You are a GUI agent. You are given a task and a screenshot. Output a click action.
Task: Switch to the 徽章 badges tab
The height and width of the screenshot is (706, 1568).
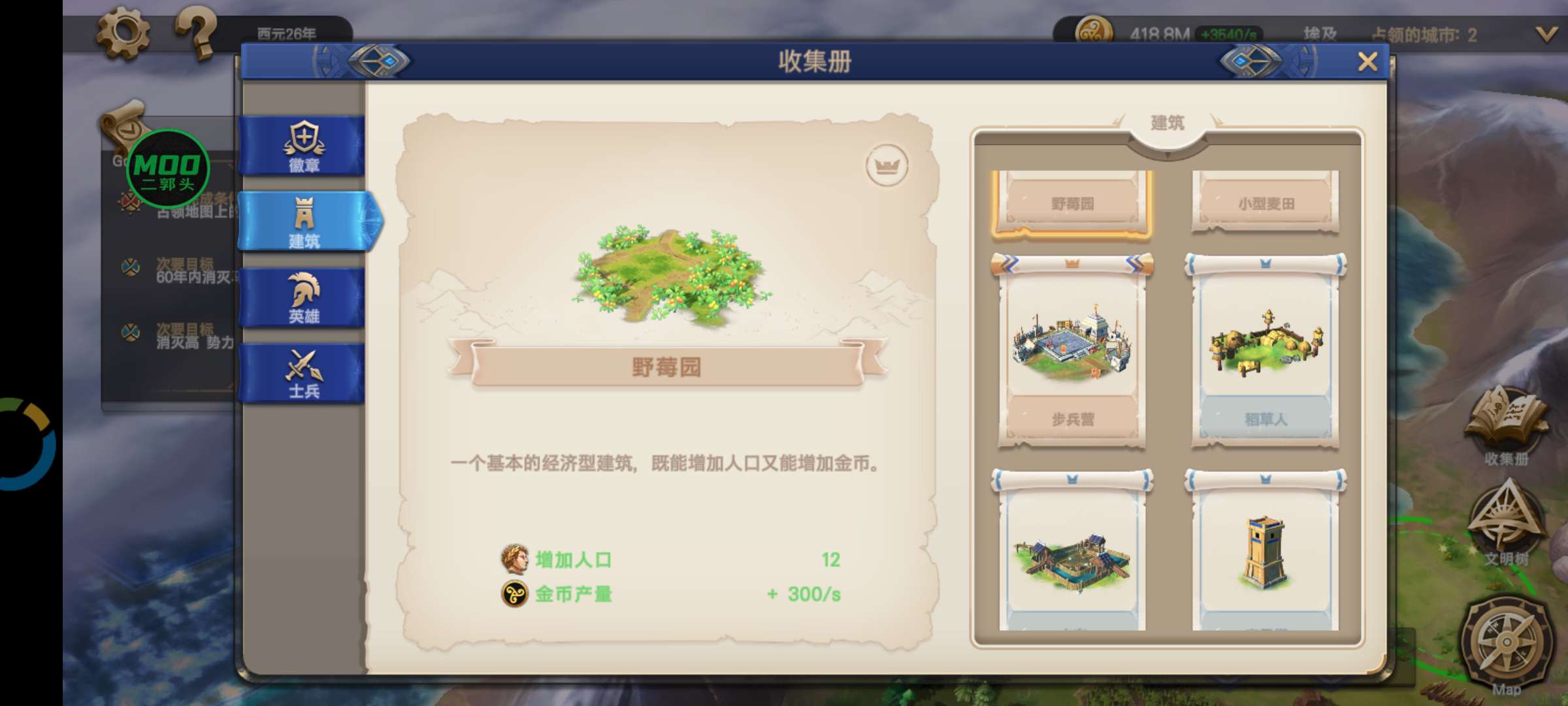pos(304,146)
